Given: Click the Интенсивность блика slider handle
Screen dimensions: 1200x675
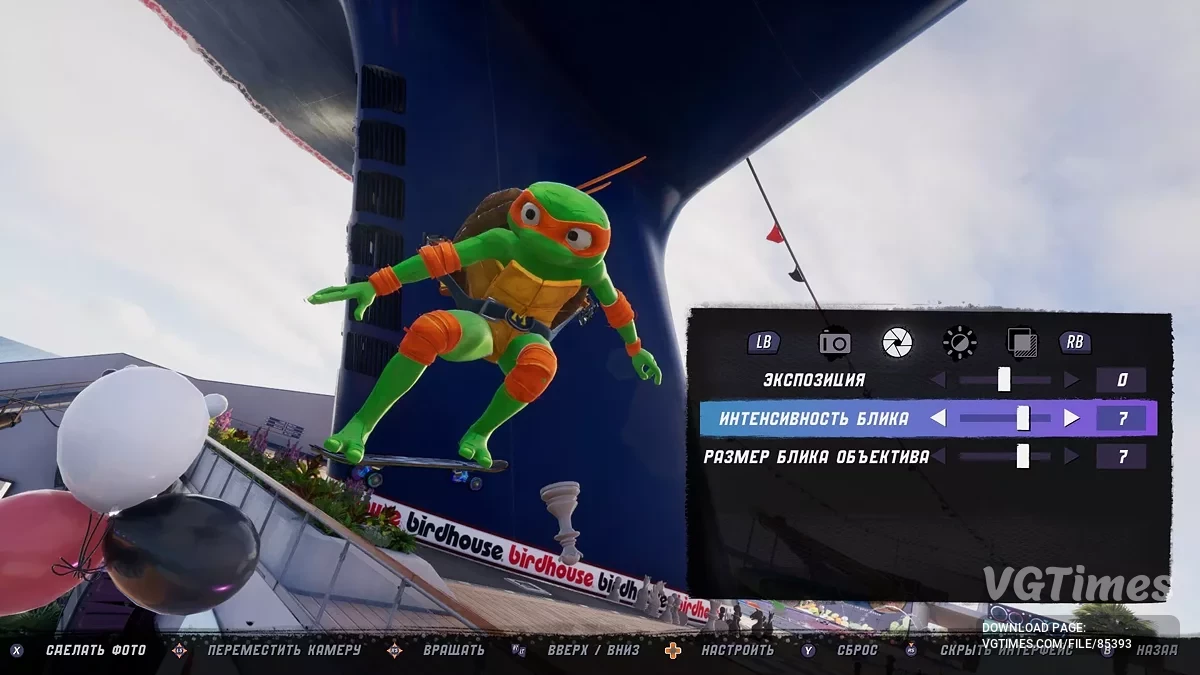Looking at the screenshot, I should pos(1023,419).
